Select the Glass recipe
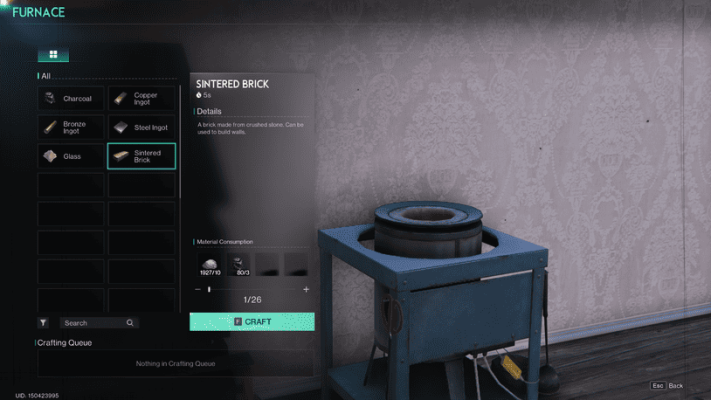Viewport: 711px width, 400px height. pyautogui.click(x=71, y=156)
